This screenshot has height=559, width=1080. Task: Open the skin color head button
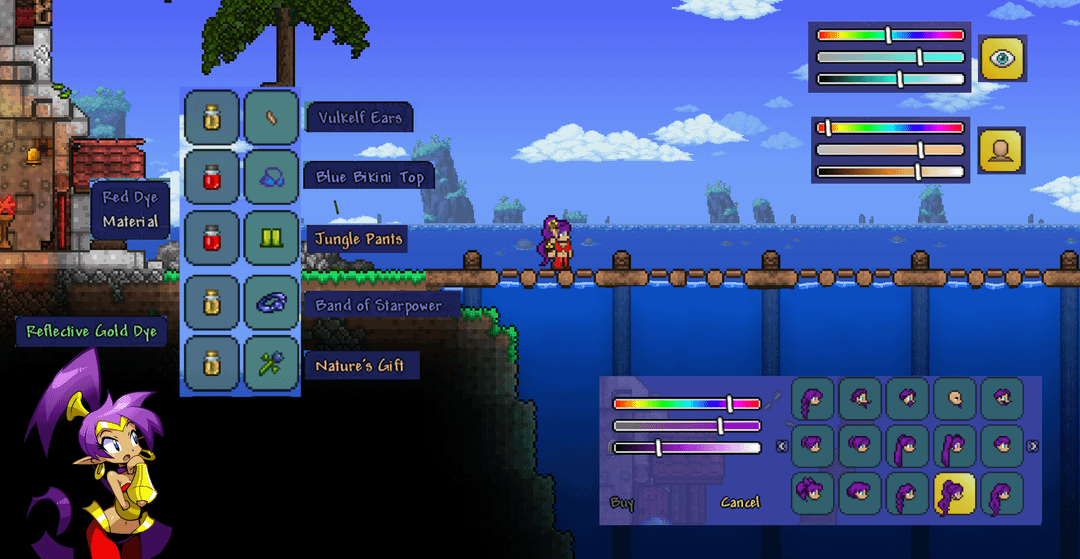coord(1001,150)
